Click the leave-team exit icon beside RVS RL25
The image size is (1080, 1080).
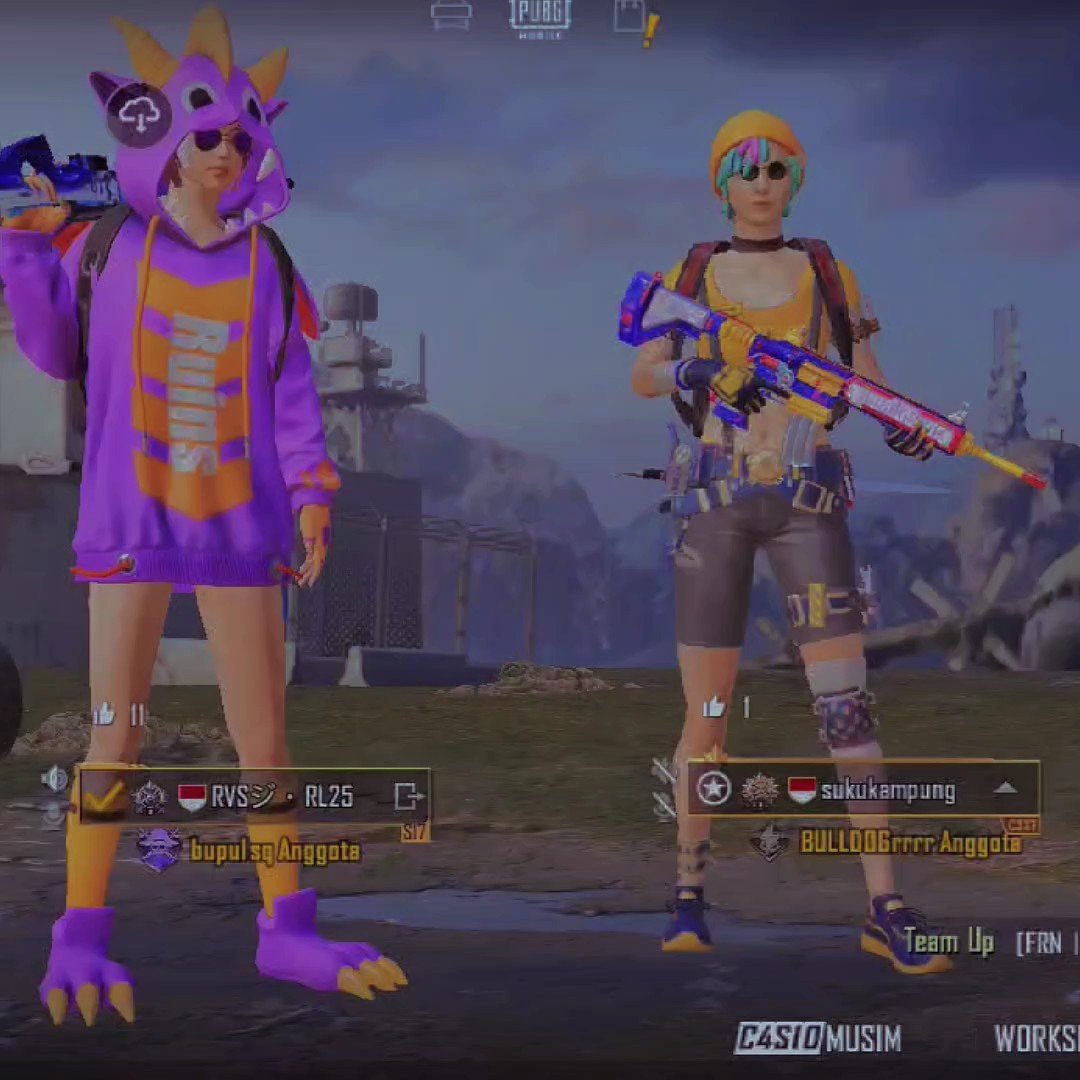pyautogui.click(x=408, y=796)
